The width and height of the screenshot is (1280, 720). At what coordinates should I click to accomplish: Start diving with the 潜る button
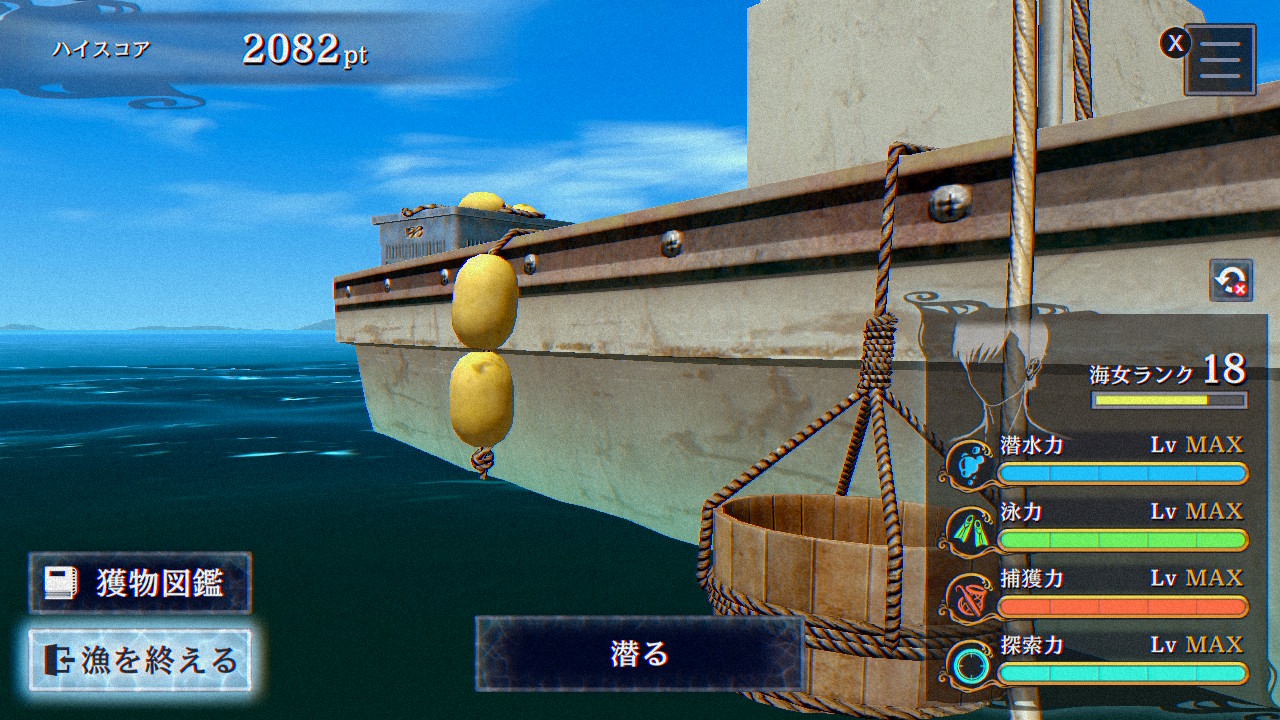(x=639, y=654)
